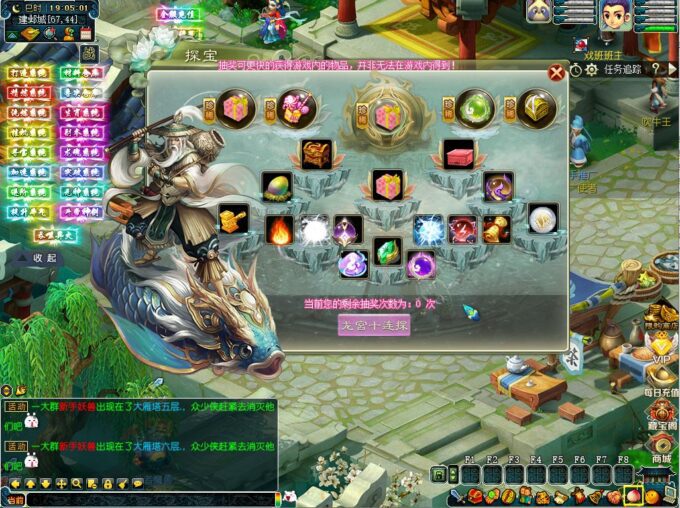Close the 探宝 treasure hunt window
Screen dimensions: 680x508
tap(557, 72)
